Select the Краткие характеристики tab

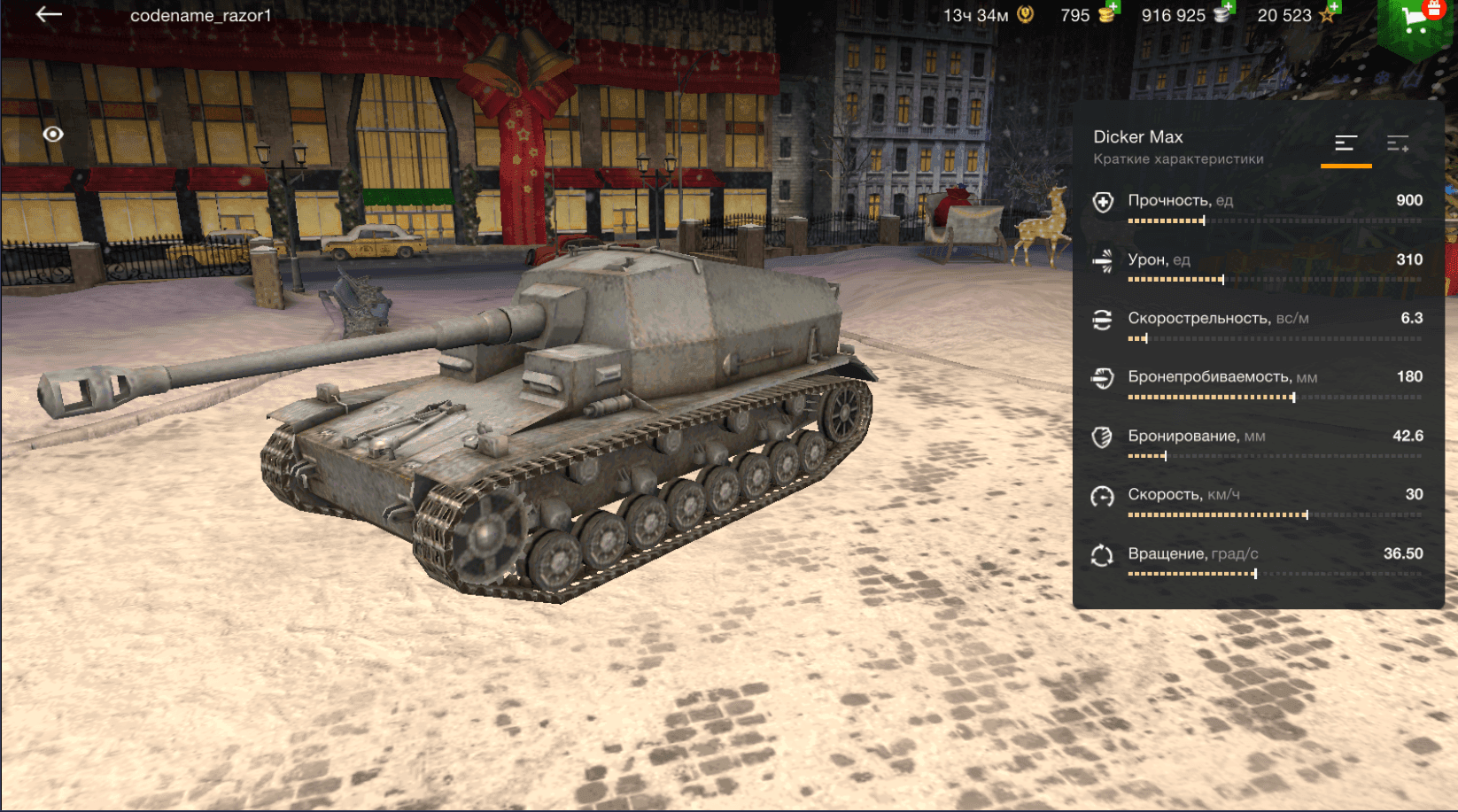coord(1178,158)
